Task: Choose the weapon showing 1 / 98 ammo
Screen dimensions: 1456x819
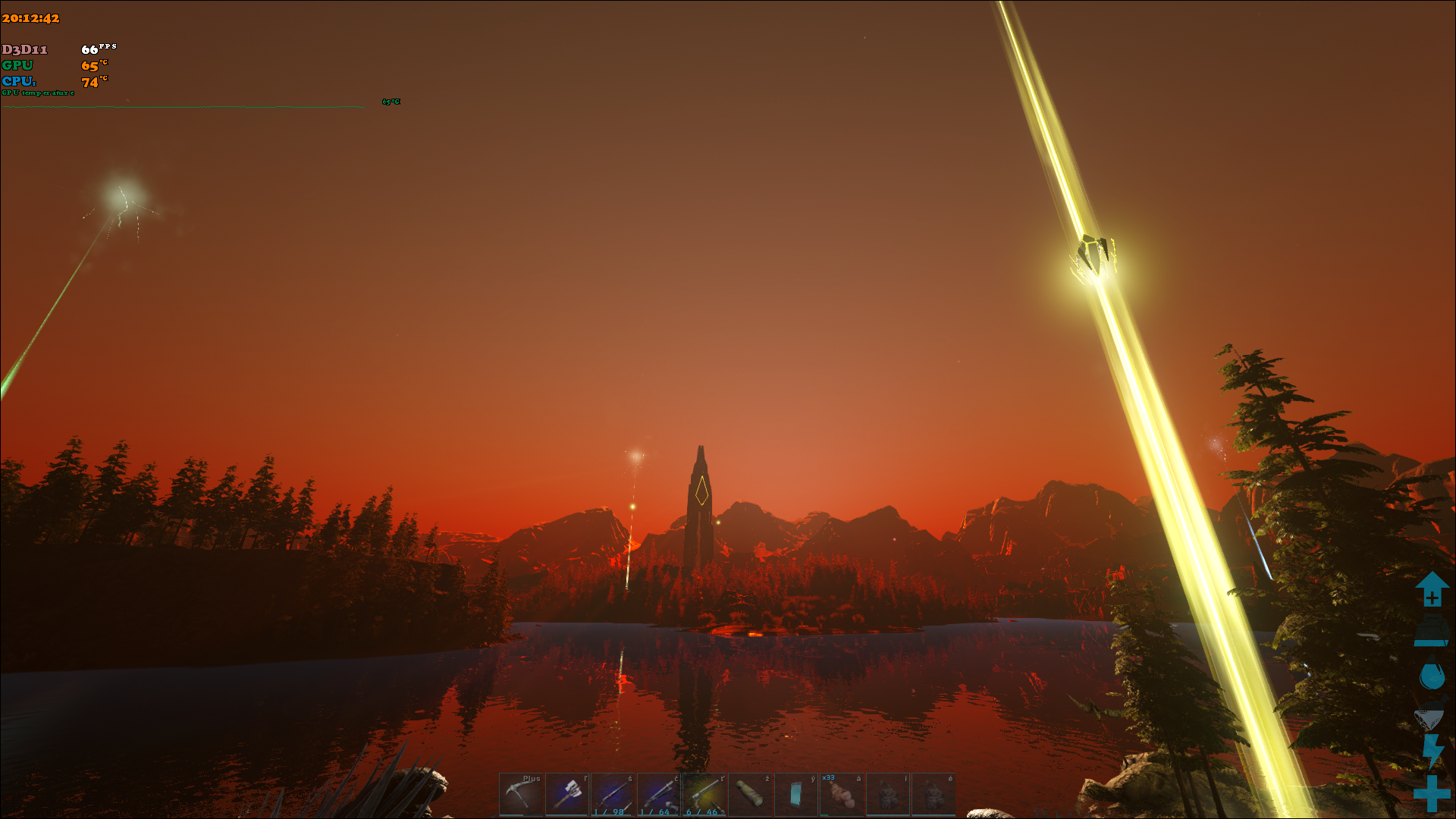Action: click(613, 794)
